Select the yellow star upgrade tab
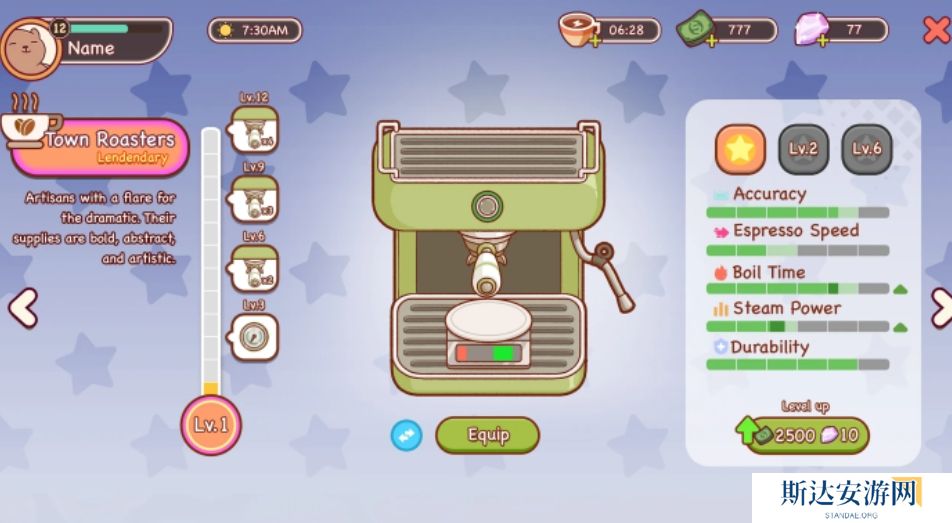This screenshot has width=952, height=523. point(740,150)
